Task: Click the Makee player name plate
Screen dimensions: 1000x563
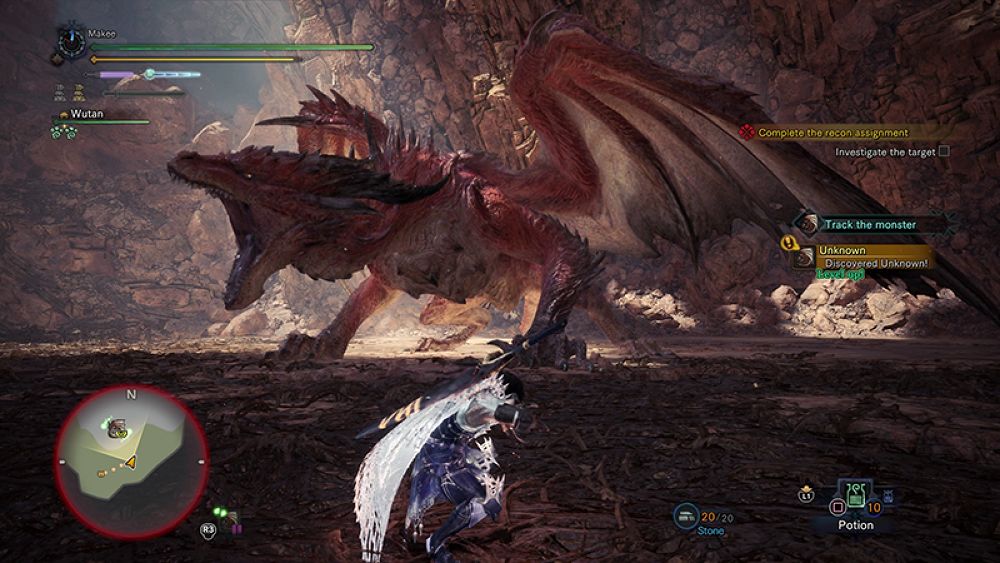Action: coord(103,33)
